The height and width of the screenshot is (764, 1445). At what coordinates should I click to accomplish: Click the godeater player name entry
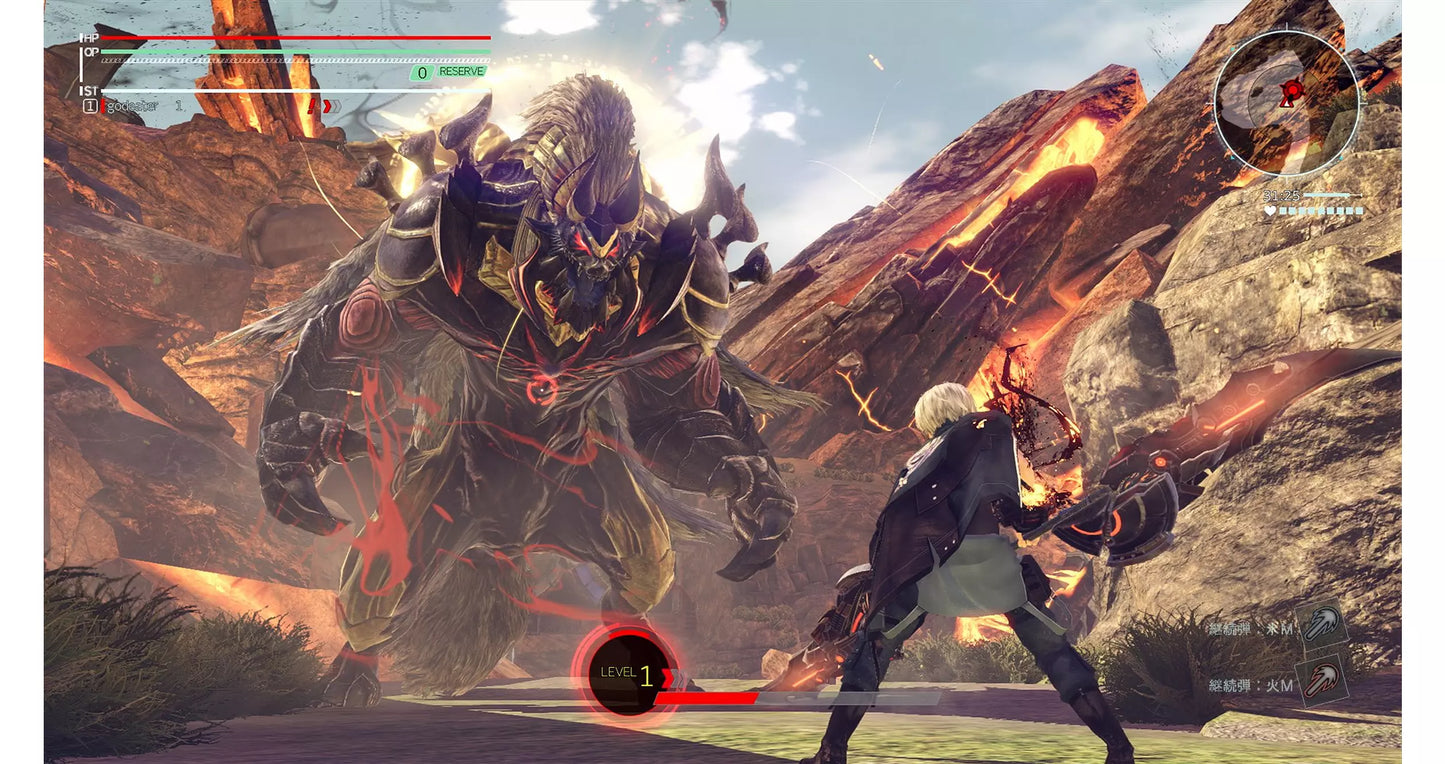133,105
